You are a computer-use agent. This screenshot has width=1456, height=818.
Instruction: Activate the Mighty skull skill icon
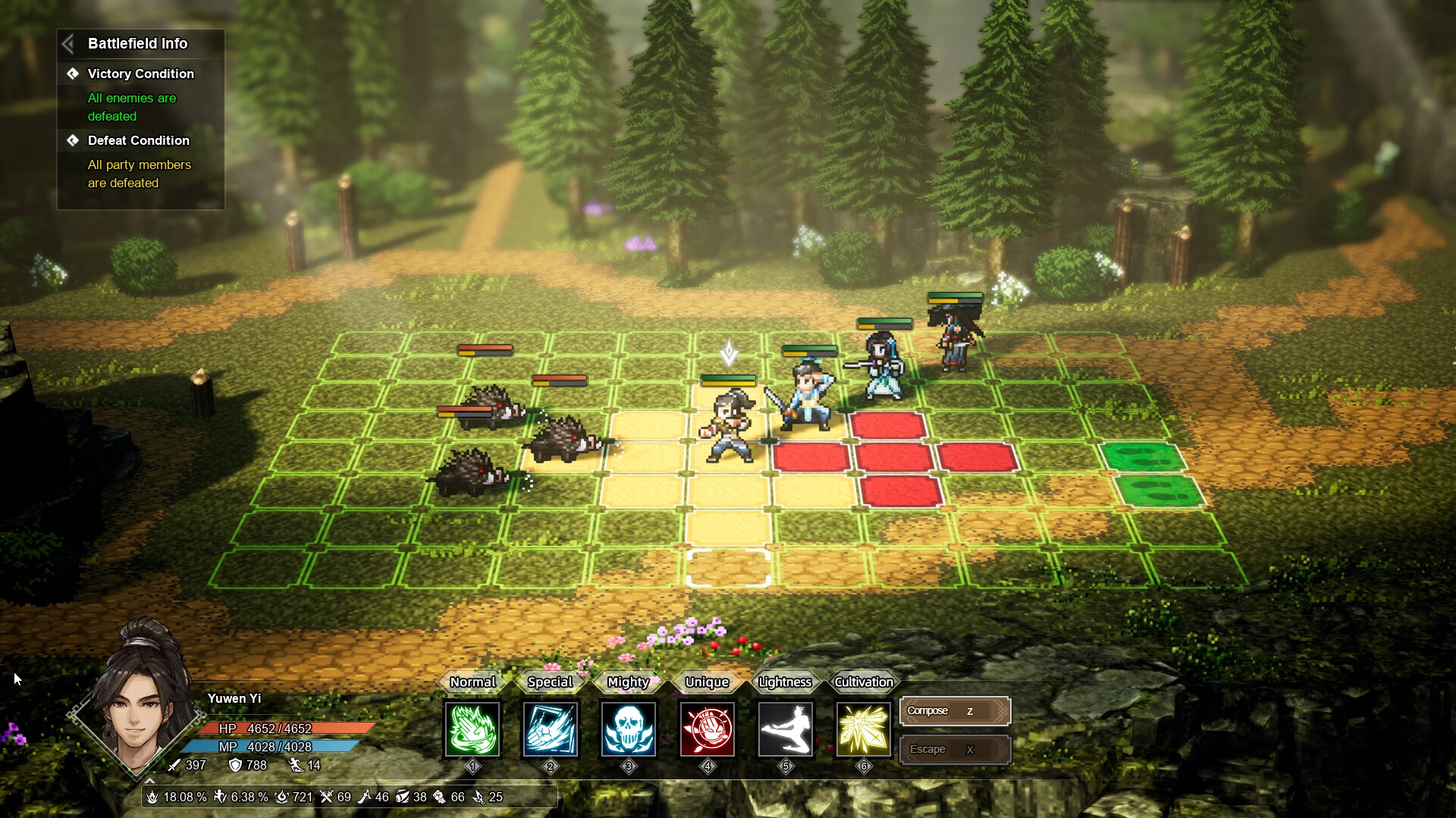click(629, 729)
